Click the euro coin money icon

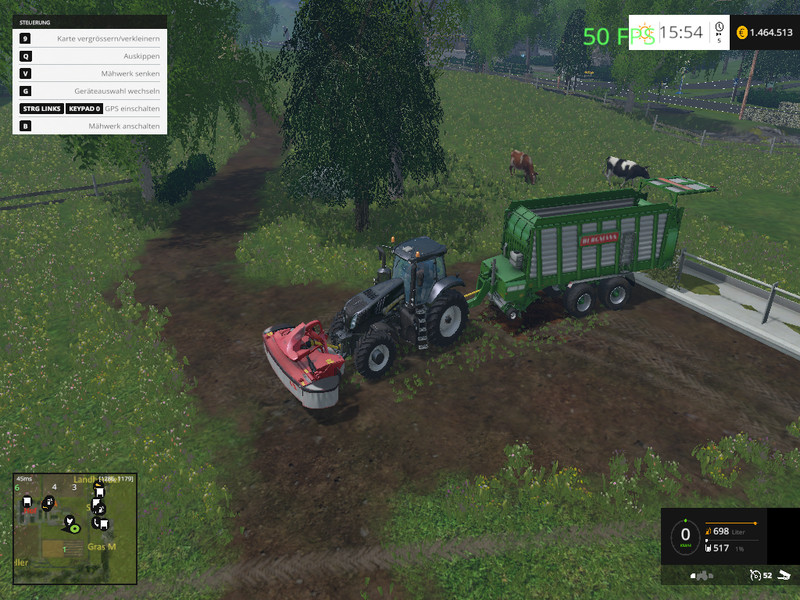point(742,33)
